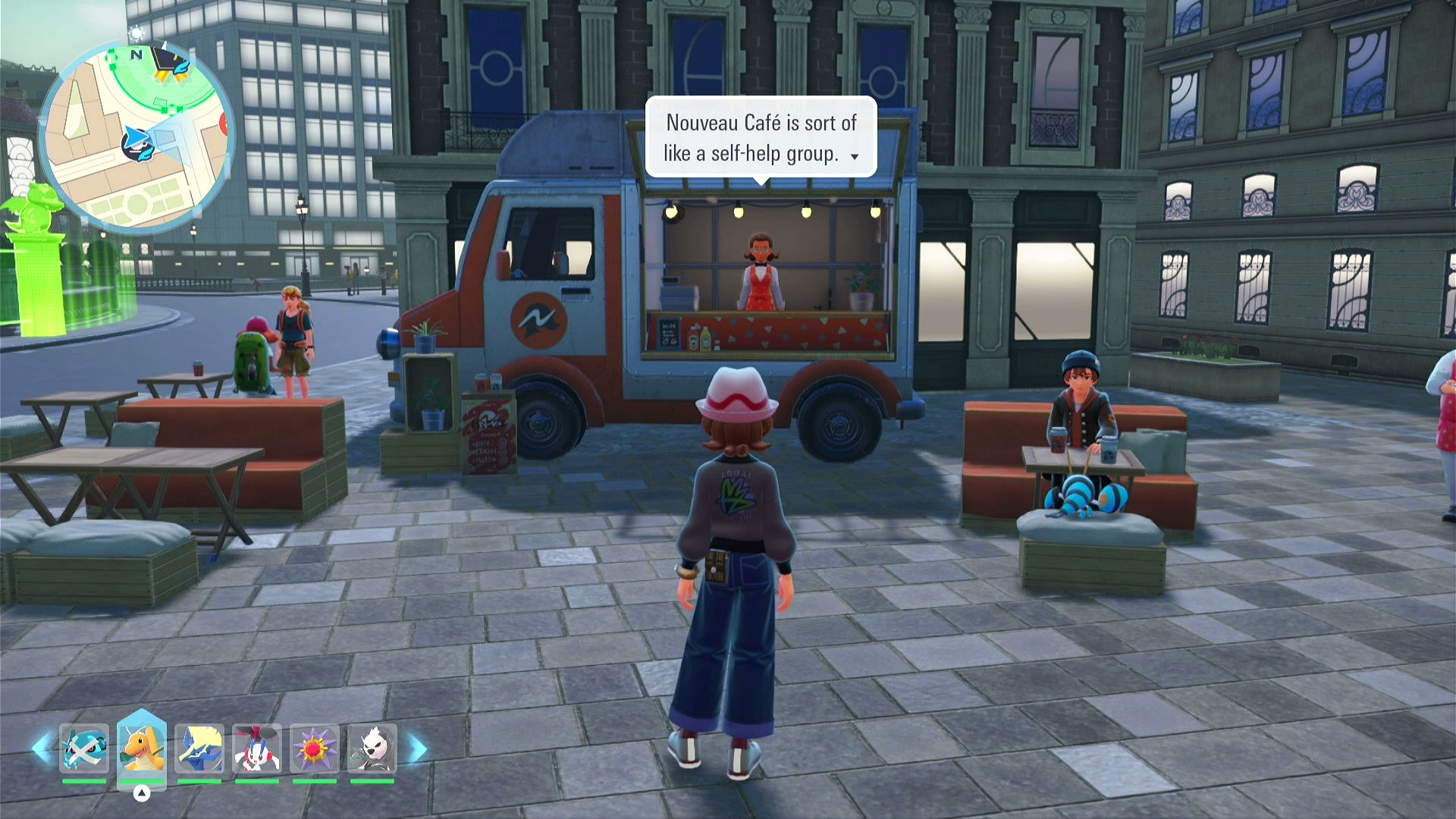The image size is (1456, 819).
Task: Cycle party left with the glowing arrow
Action: (x=41, y=748)
